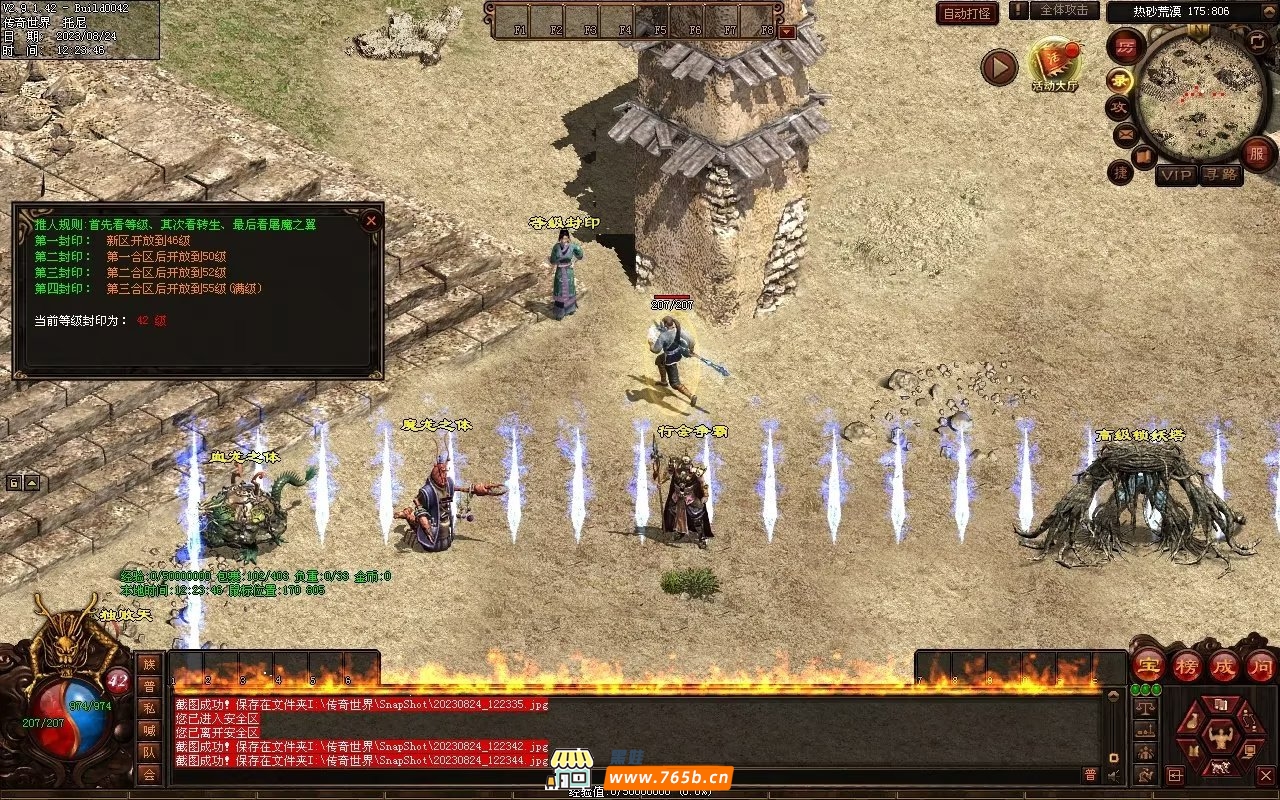The width and height of the screenshot is (1280, 800).
Task: Open the 成 achievements button
Action: (x=1224, y=665)
